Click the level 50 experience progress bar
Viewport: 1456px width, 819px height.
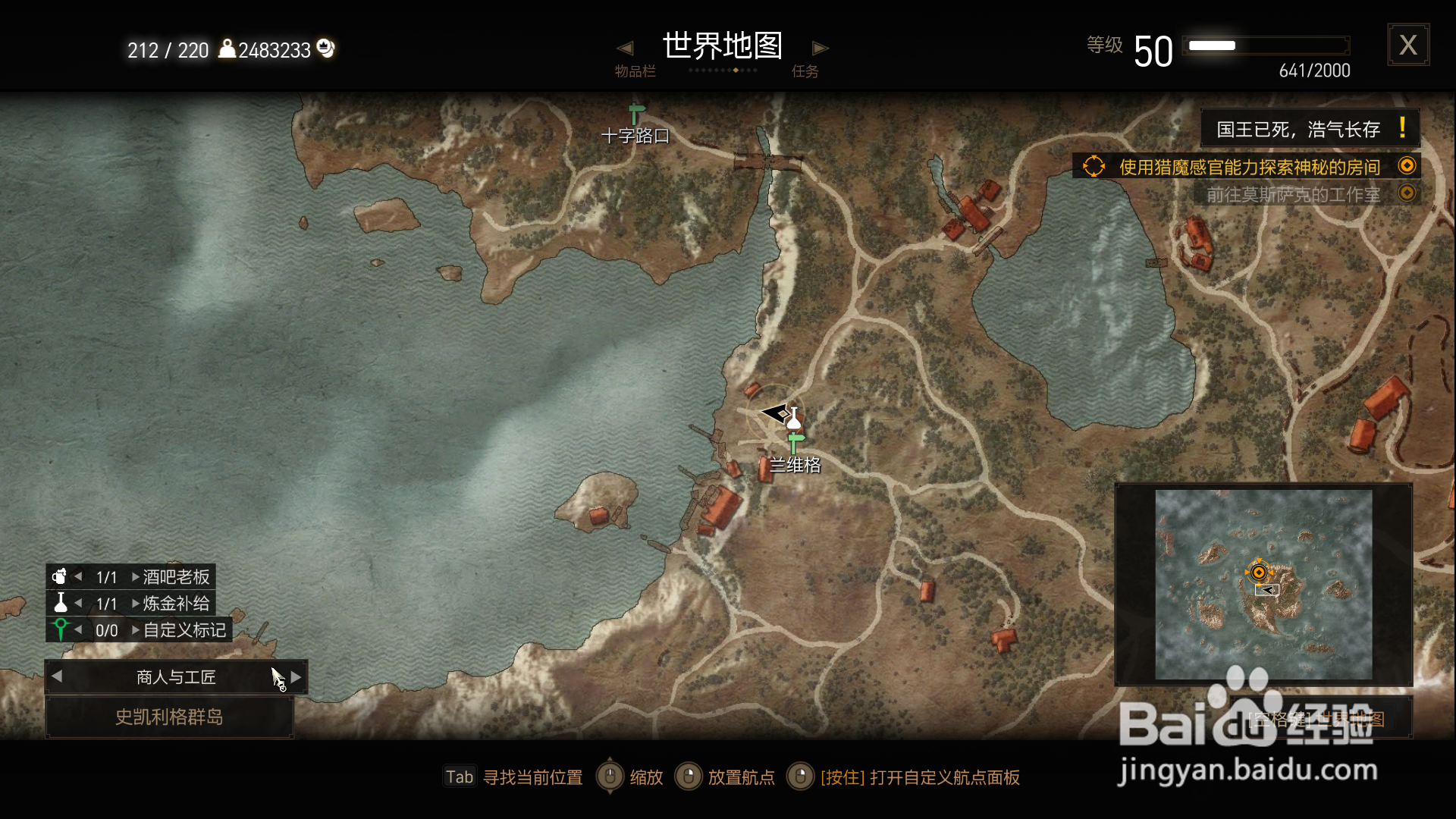click(x=1265, y=45)
